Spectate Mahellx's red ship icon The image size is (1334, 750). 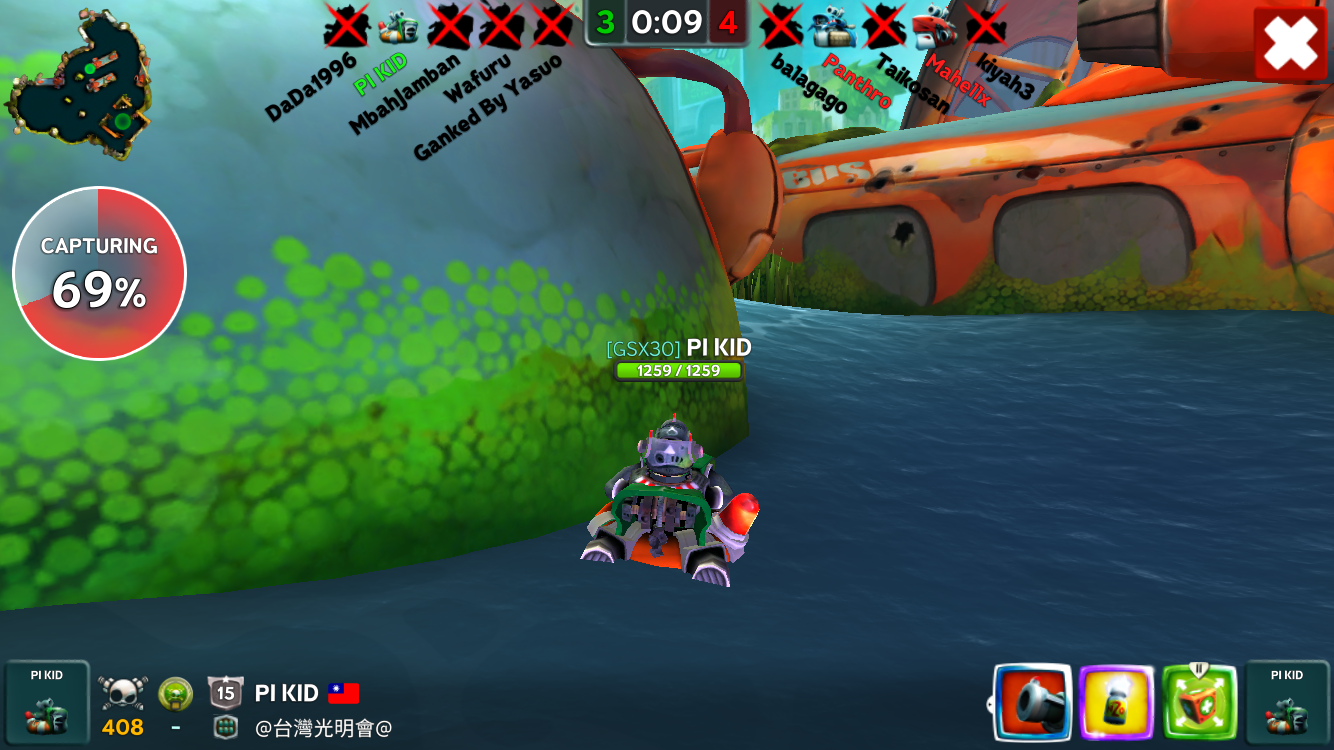pyautogui.click(x=935, y=26)
